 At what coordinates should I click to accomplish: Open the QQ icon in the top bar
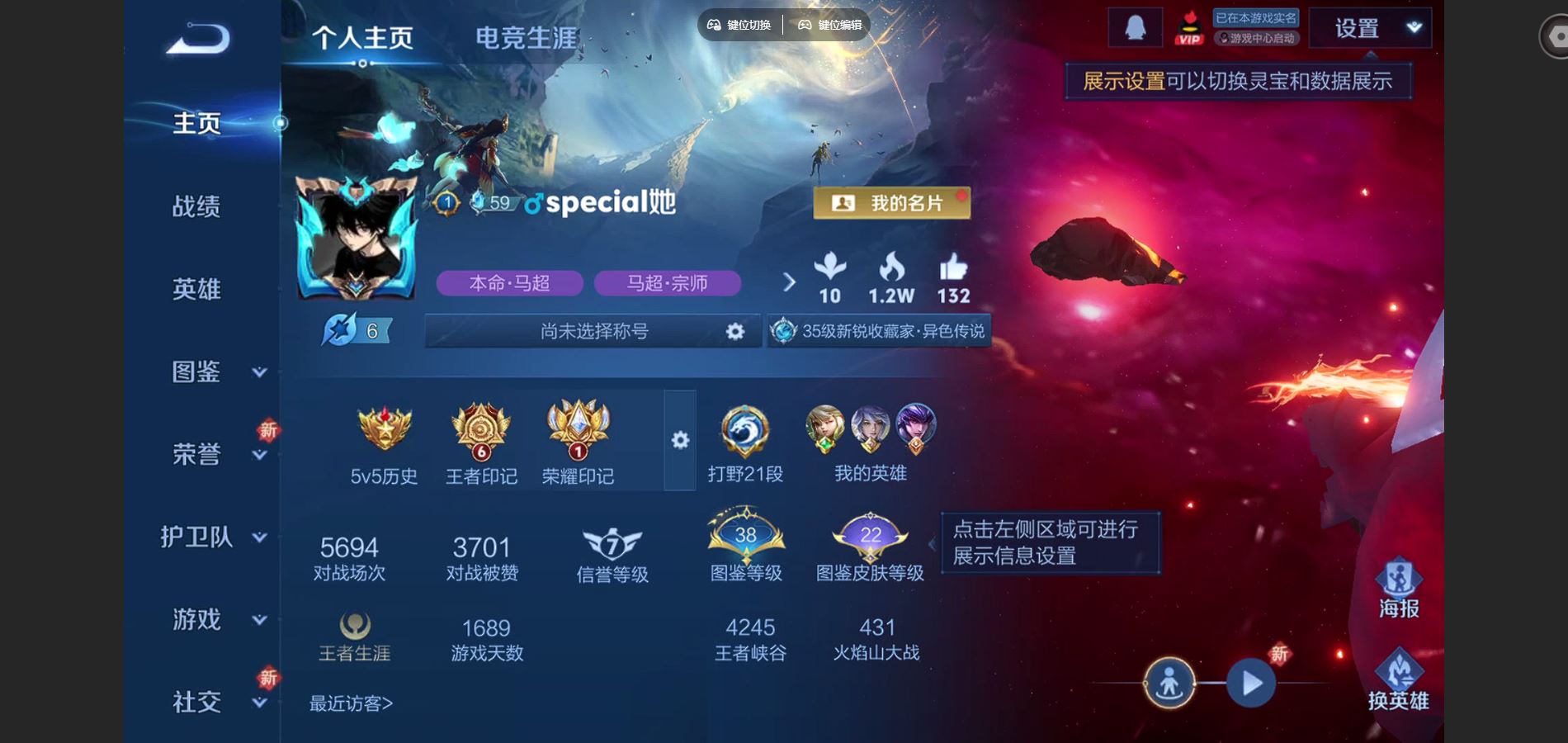pyautogui.click(x=1134, y=26)
